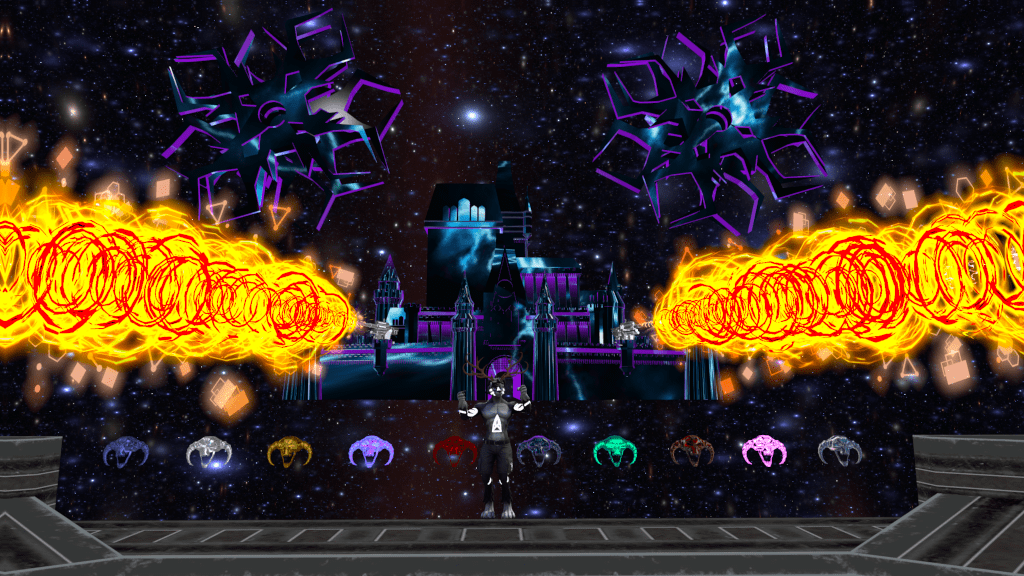Choose the silver-white horned skull emblem
This screenshot has width=1024, height=576.
(x=209, y=452)
